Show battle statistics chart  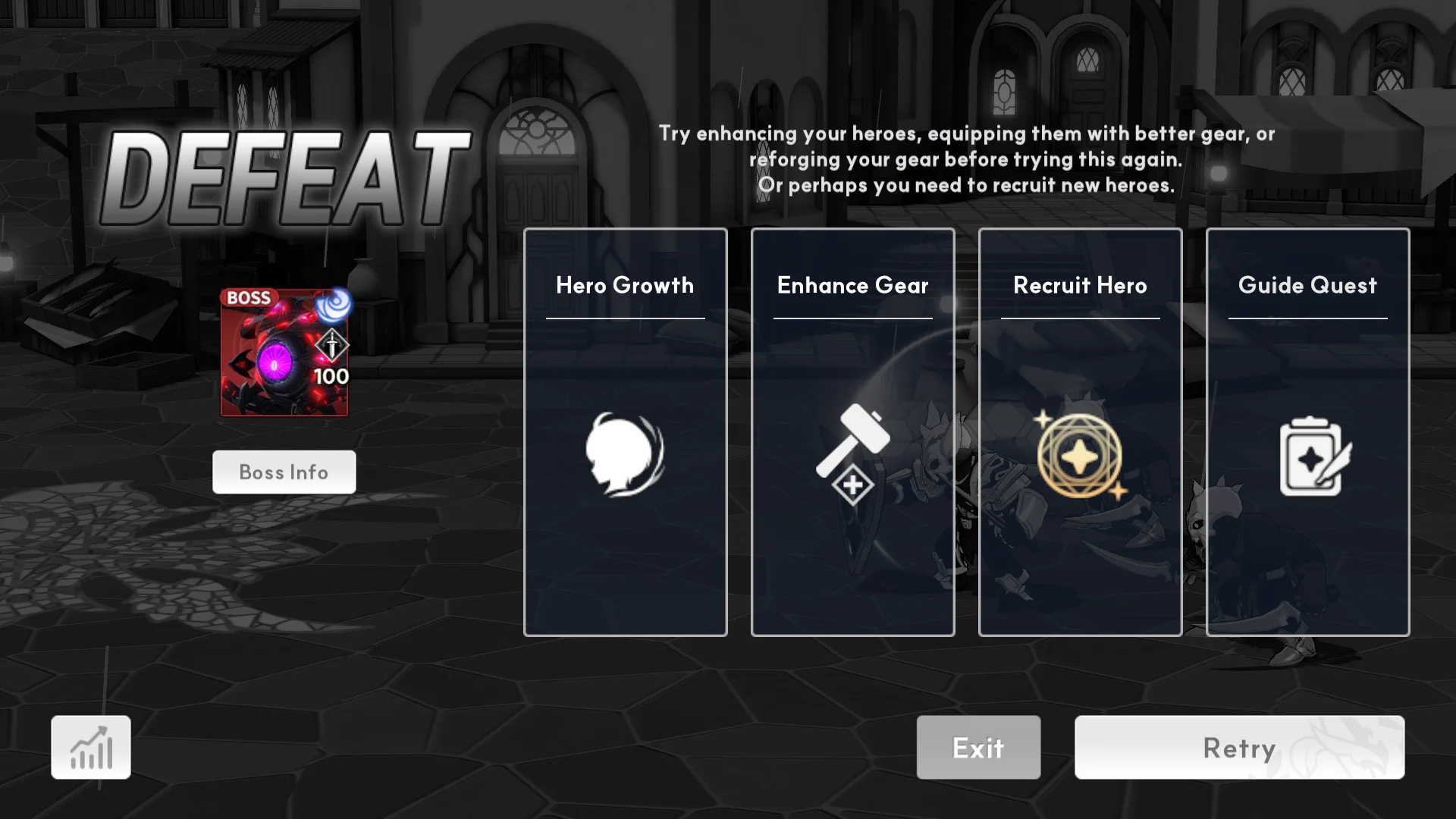click(x=91, y=747)
